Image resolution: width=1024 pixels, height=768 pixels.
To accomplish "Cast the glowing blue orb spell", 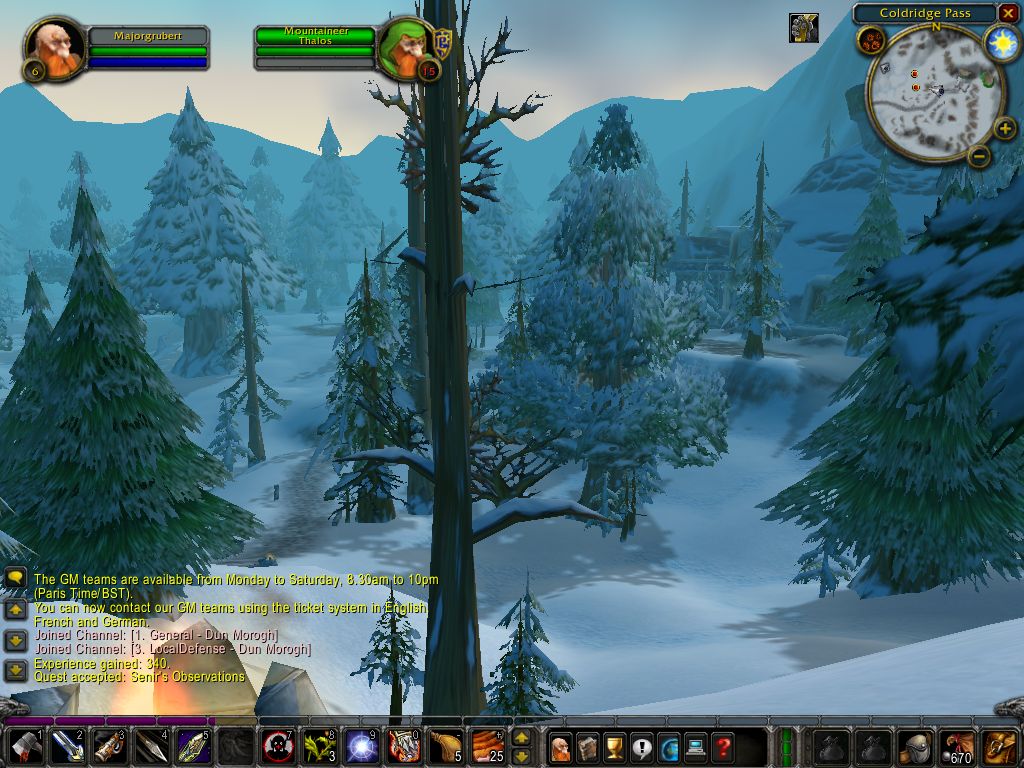I will pyautogui.click(x=361, y=746).
